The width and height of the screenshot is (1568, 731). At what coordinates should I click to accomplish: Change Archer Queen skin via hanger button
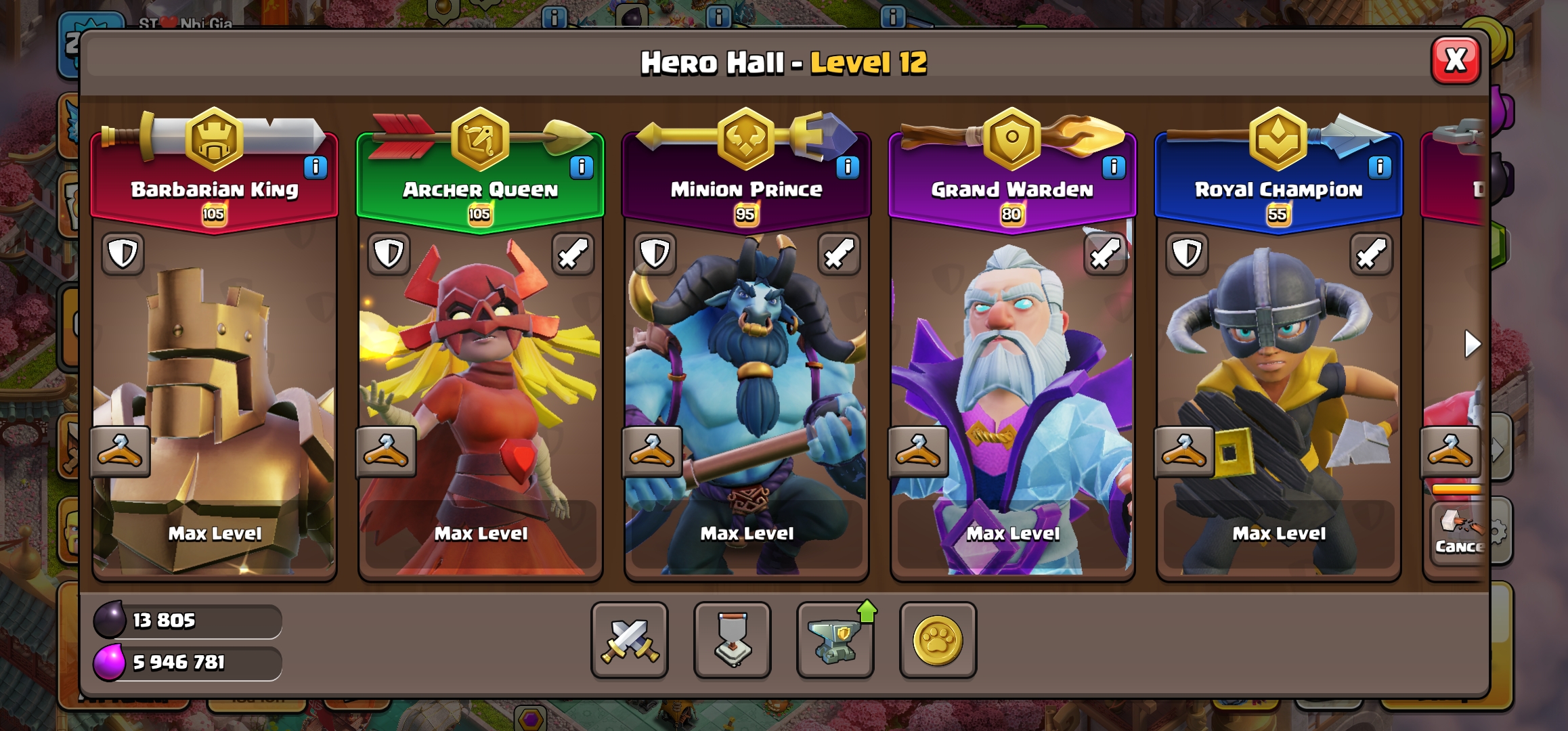[386, 451]
